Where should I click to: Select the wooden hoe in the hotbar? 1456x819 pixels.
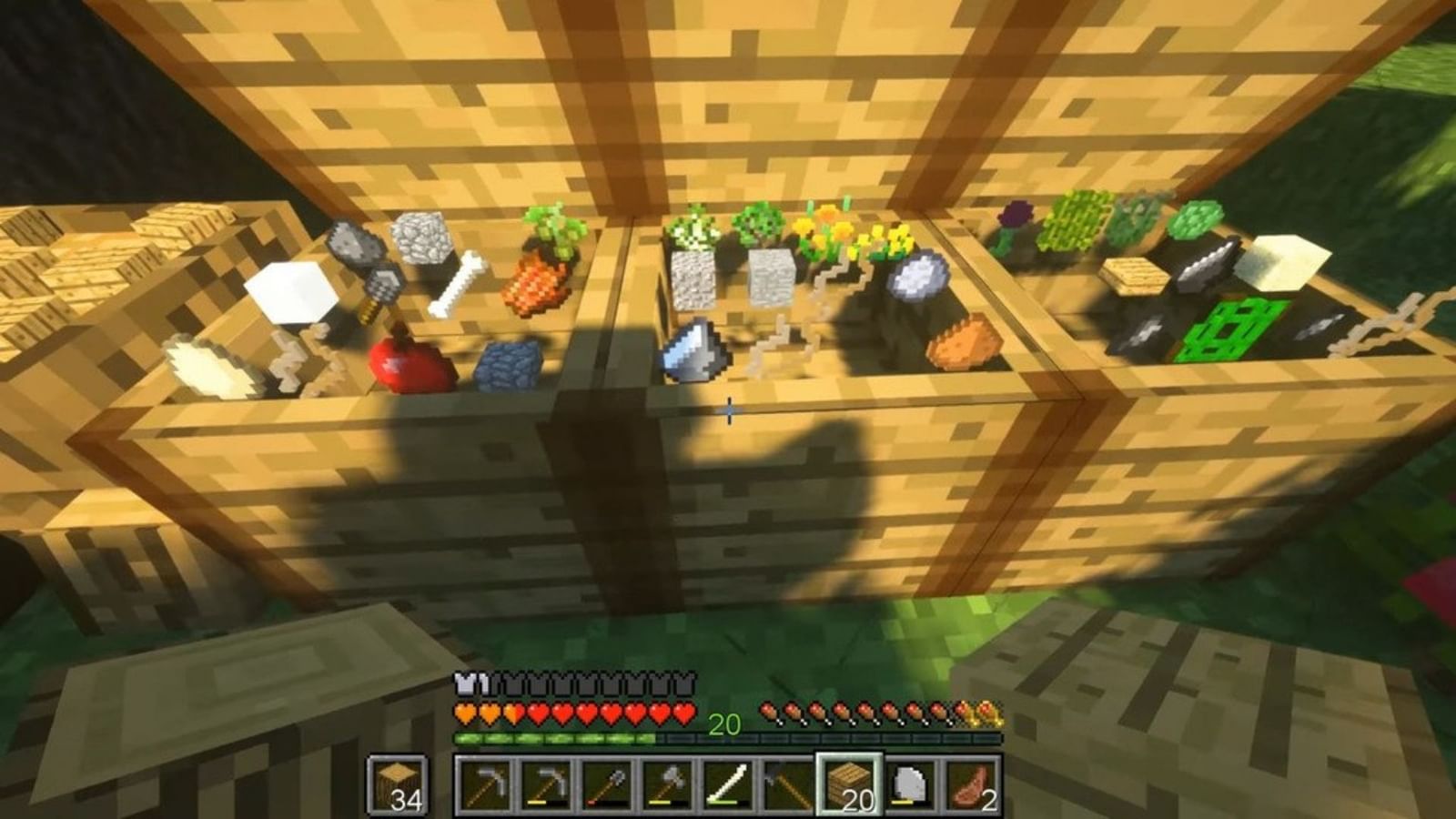(x=785, y=786)
